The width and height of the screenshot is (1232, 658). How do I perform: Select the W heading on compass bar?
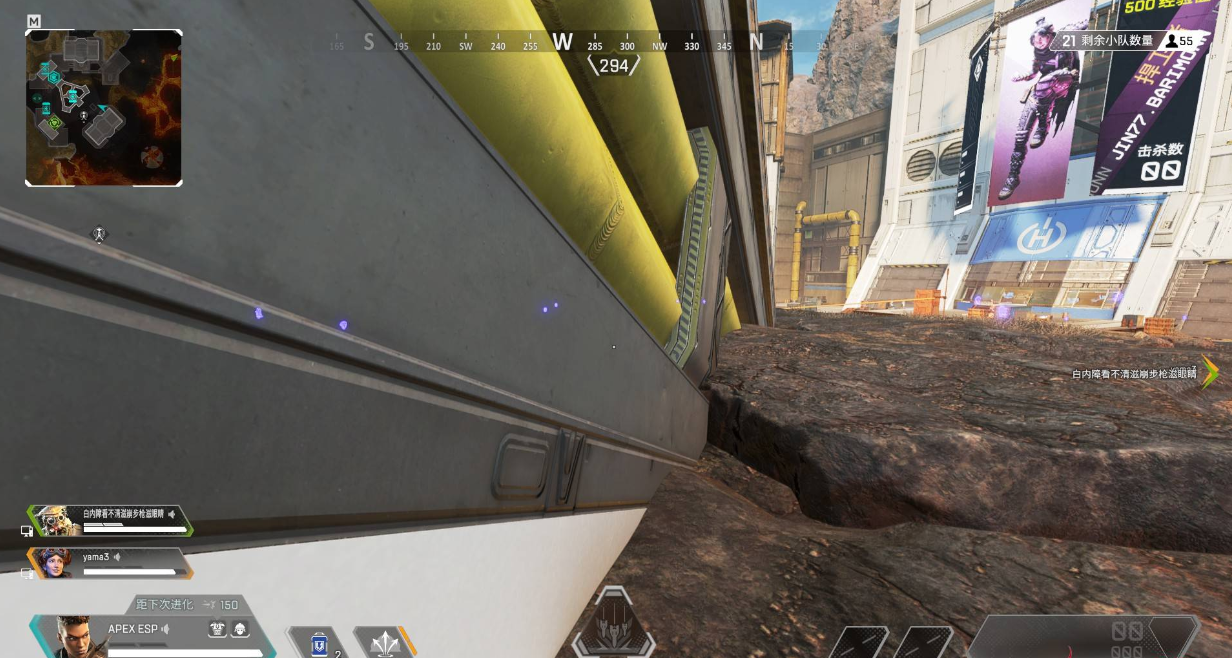click(563, 42)
